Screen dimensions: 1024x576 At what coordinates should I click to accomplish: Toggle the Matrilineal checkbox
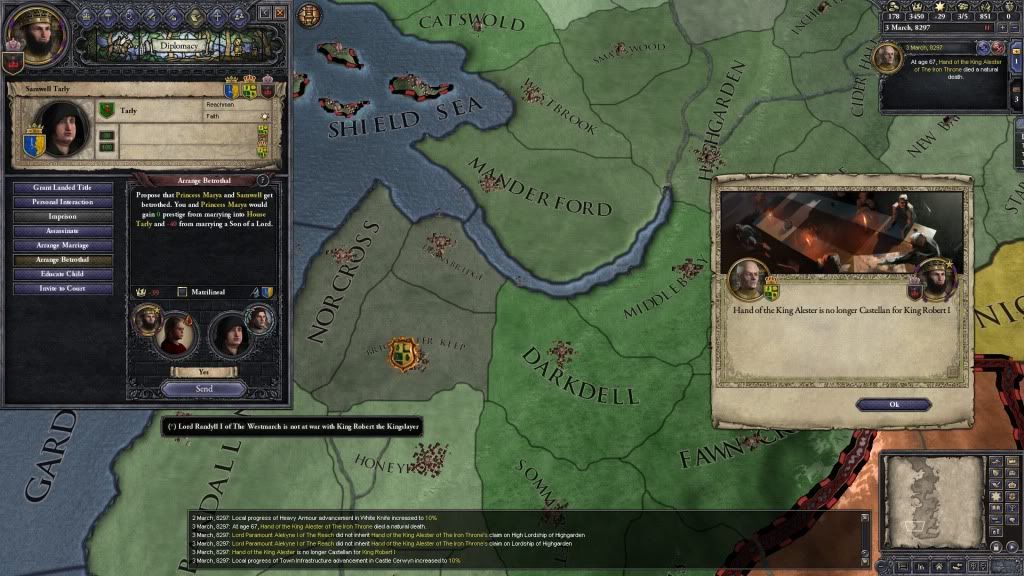tap(182, 292)
